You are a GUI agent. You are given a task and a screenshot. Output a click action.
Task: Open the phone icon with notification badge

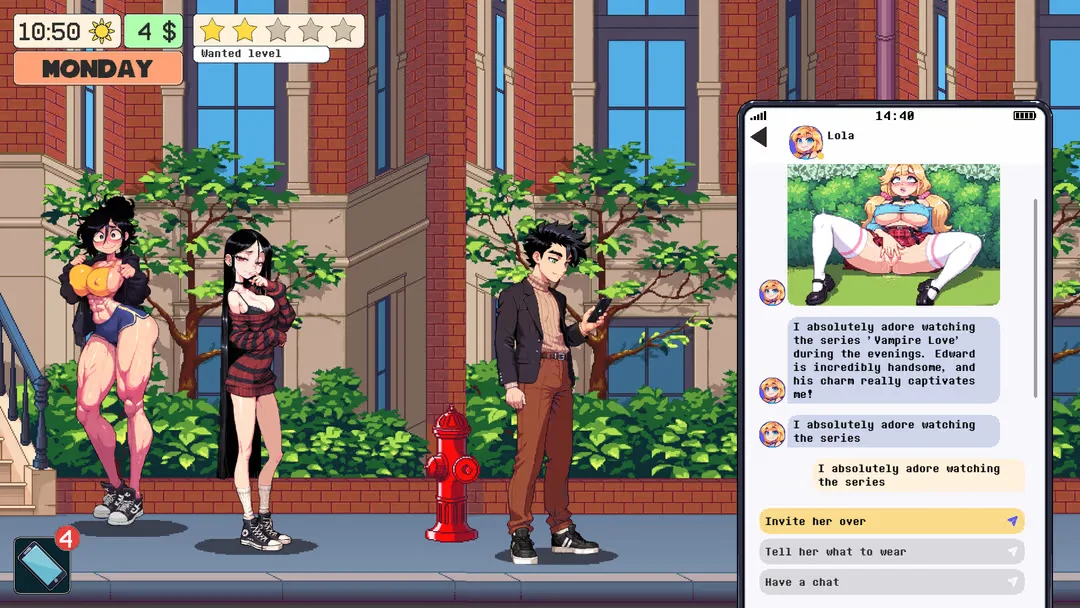click(42, 565)
